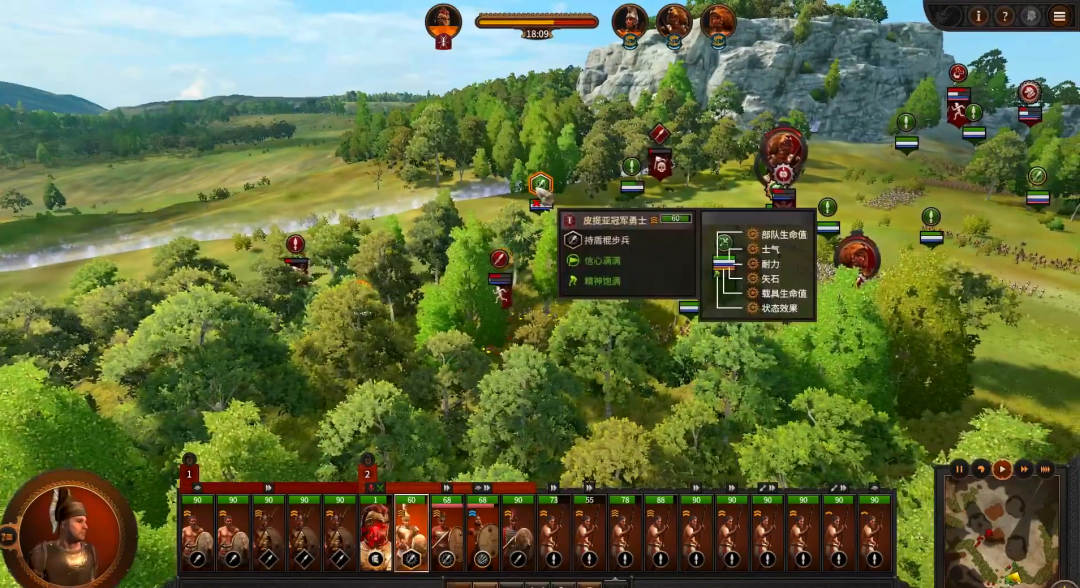Select the unit card showing 55 men
Viewport: 1080px width, 588px height.
(x=590, y=535)
